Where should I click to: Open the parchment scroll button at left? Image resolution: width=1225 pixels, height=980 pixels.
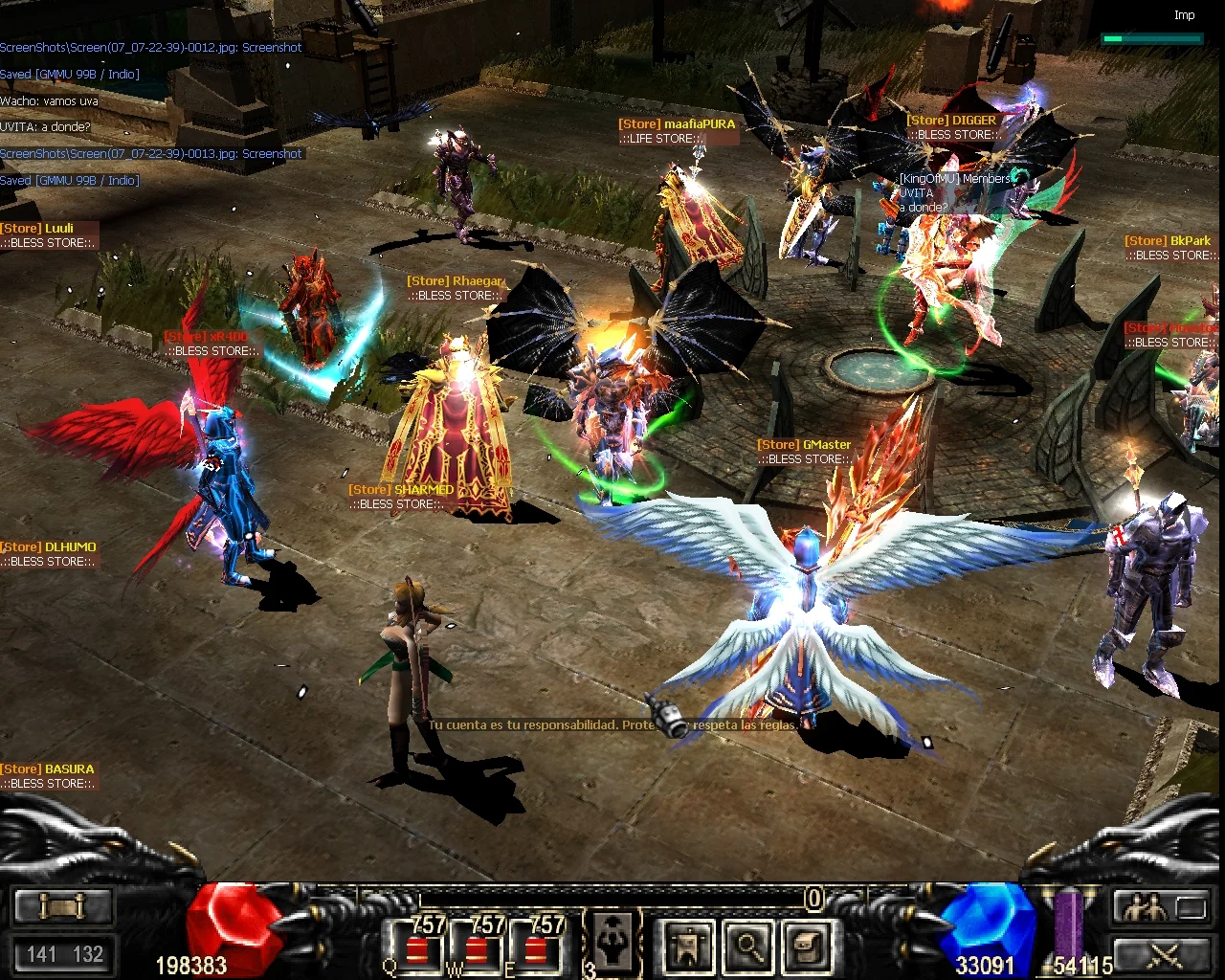(64, 905)
